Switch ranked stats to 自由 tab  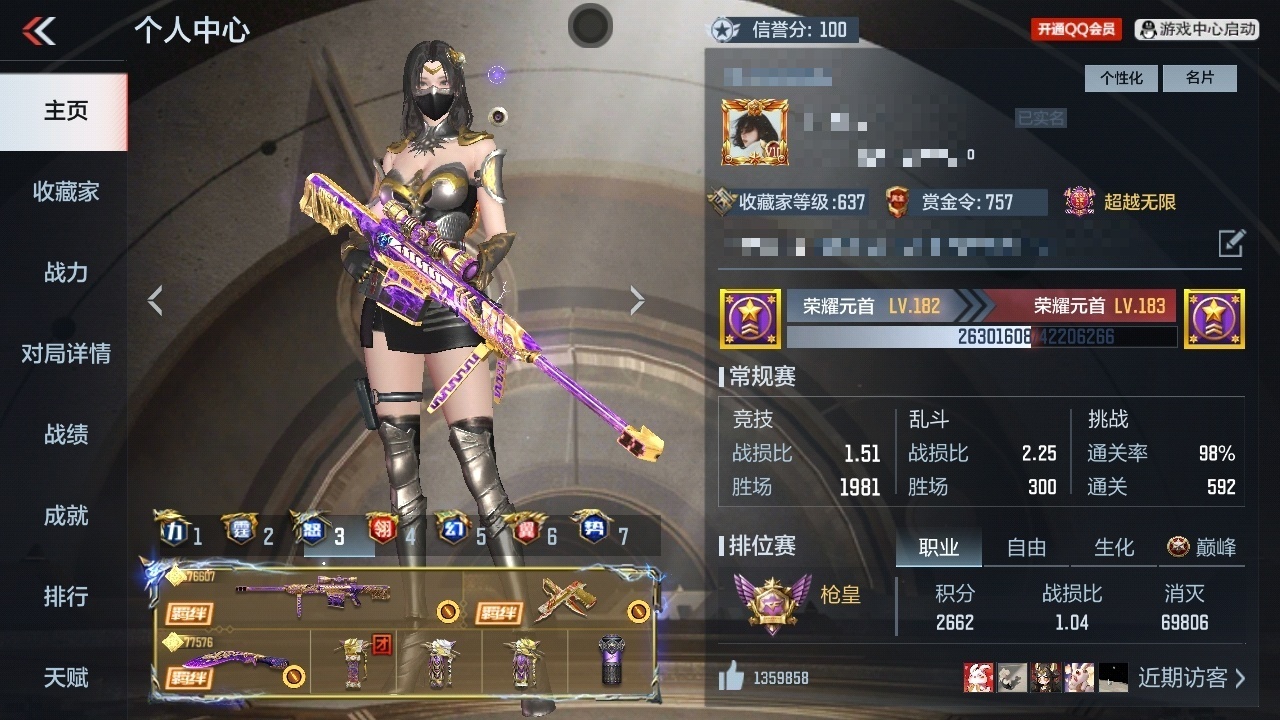point(1026,547)
